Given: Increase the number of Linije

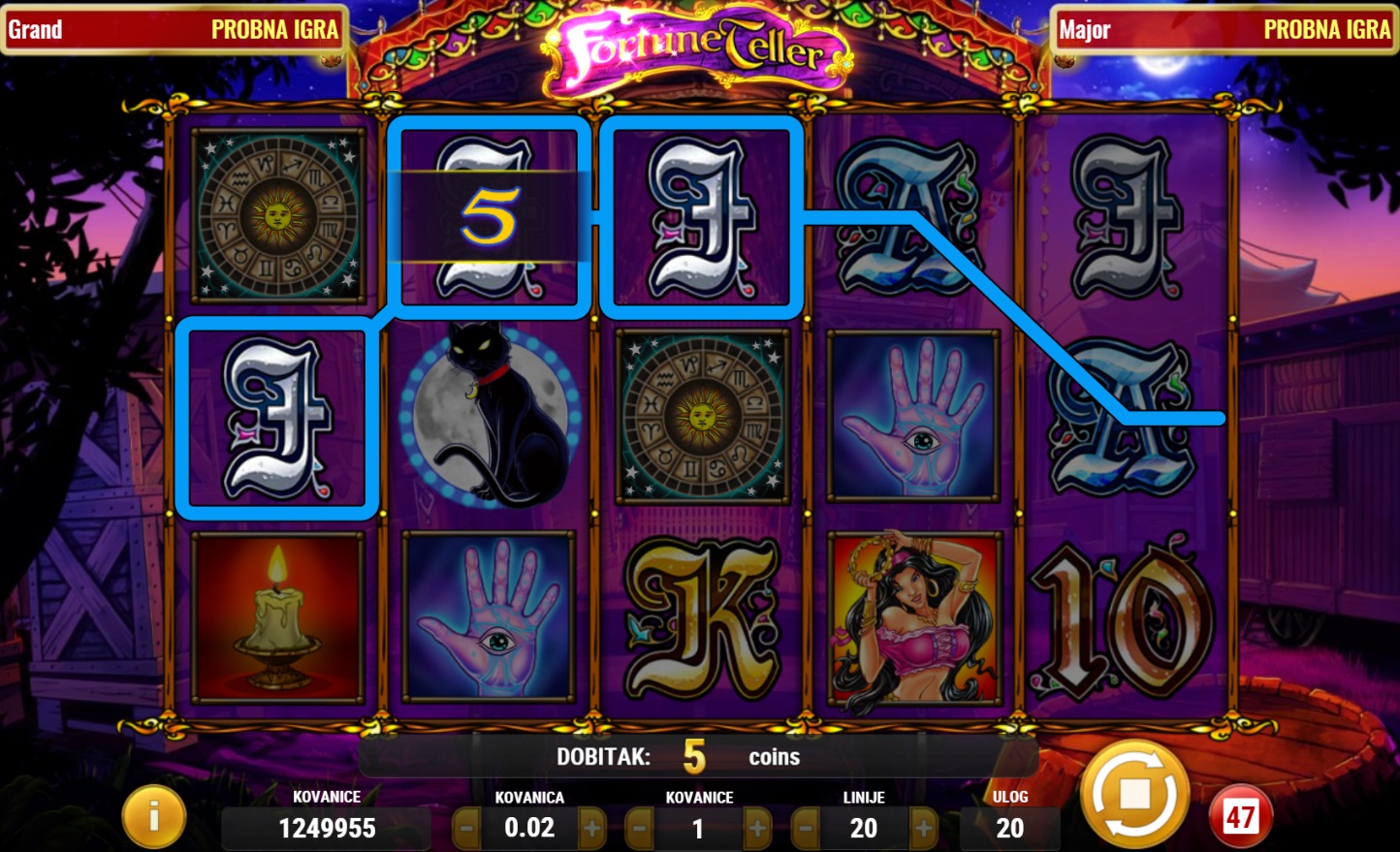Looking at the screenshot, I should tap(923, 829).
